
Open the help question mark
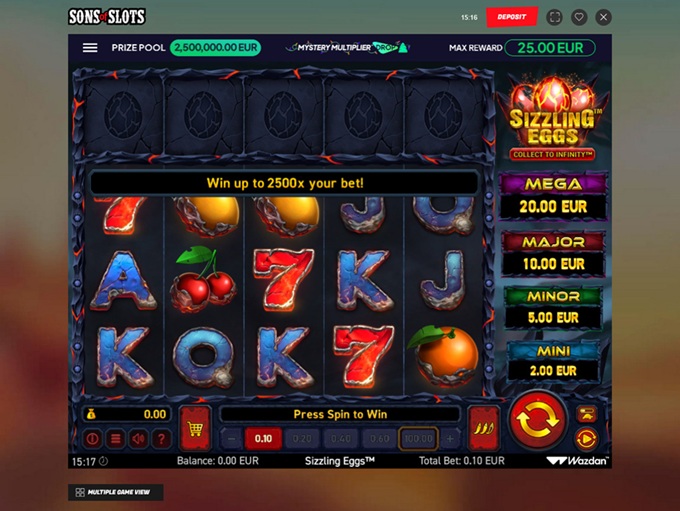pos(161,438)
